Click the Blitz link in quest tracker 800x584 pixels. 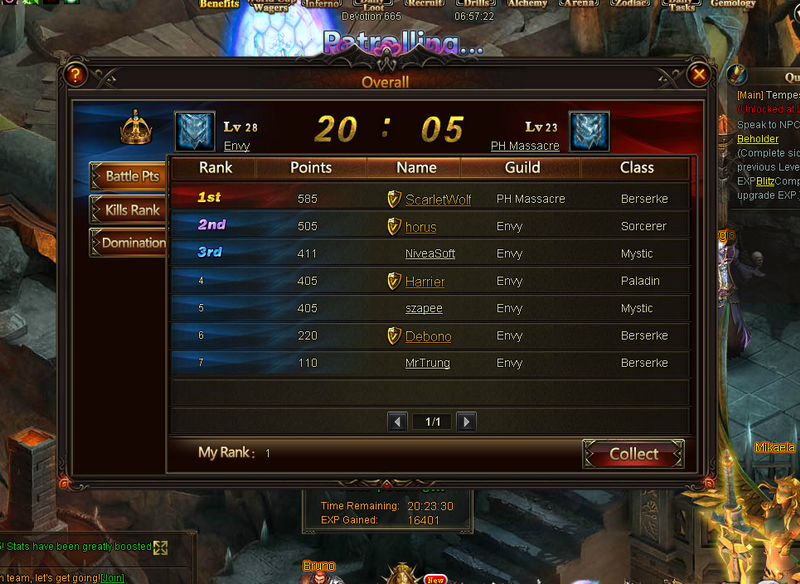click(766, 181)
